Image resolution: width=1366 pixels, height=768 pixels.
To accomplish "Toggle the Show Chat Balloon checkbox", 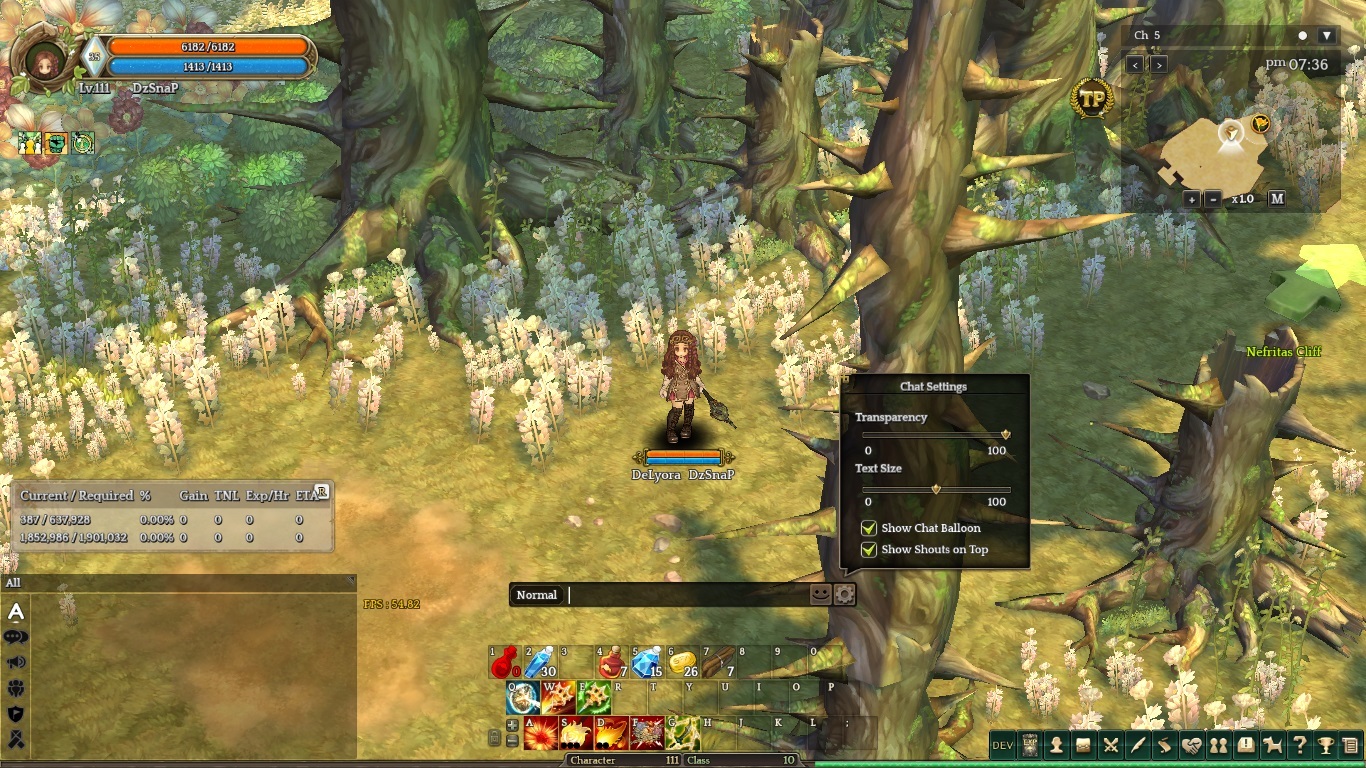I will [x=869, y=528].
